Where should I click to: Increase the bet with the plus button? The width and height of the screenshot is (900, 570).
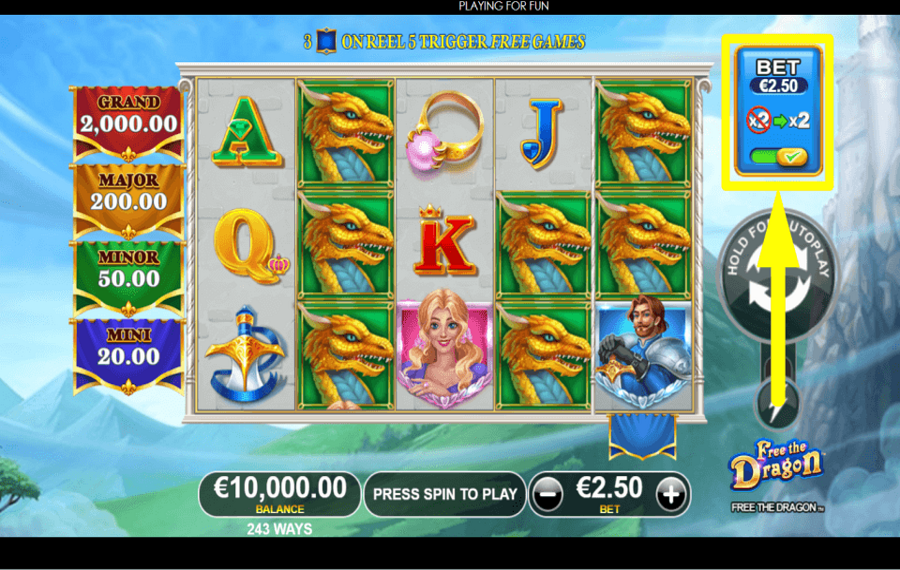(672, 493)
